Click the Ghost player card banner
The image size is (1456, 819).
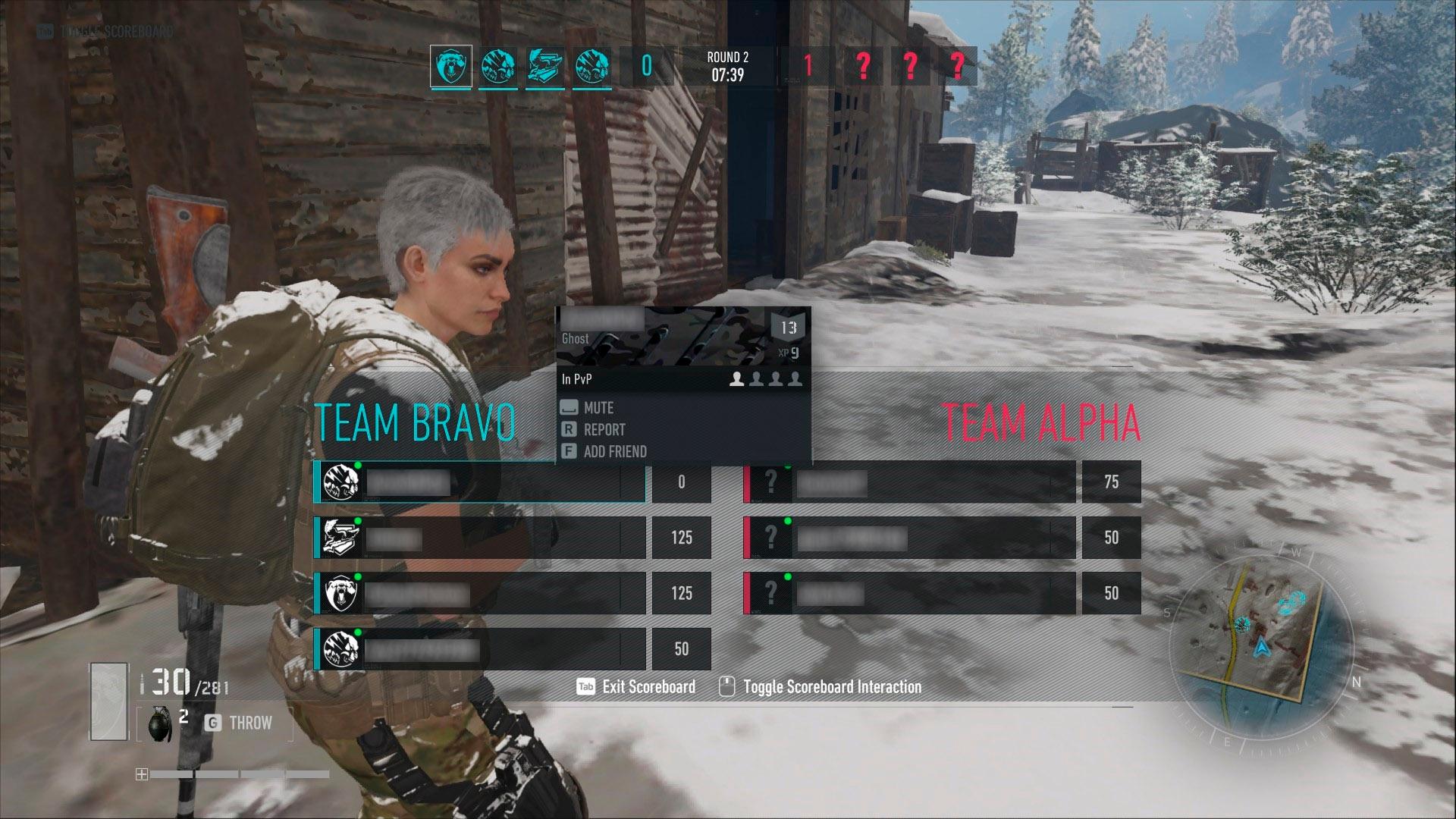click(x=683, y=336)
